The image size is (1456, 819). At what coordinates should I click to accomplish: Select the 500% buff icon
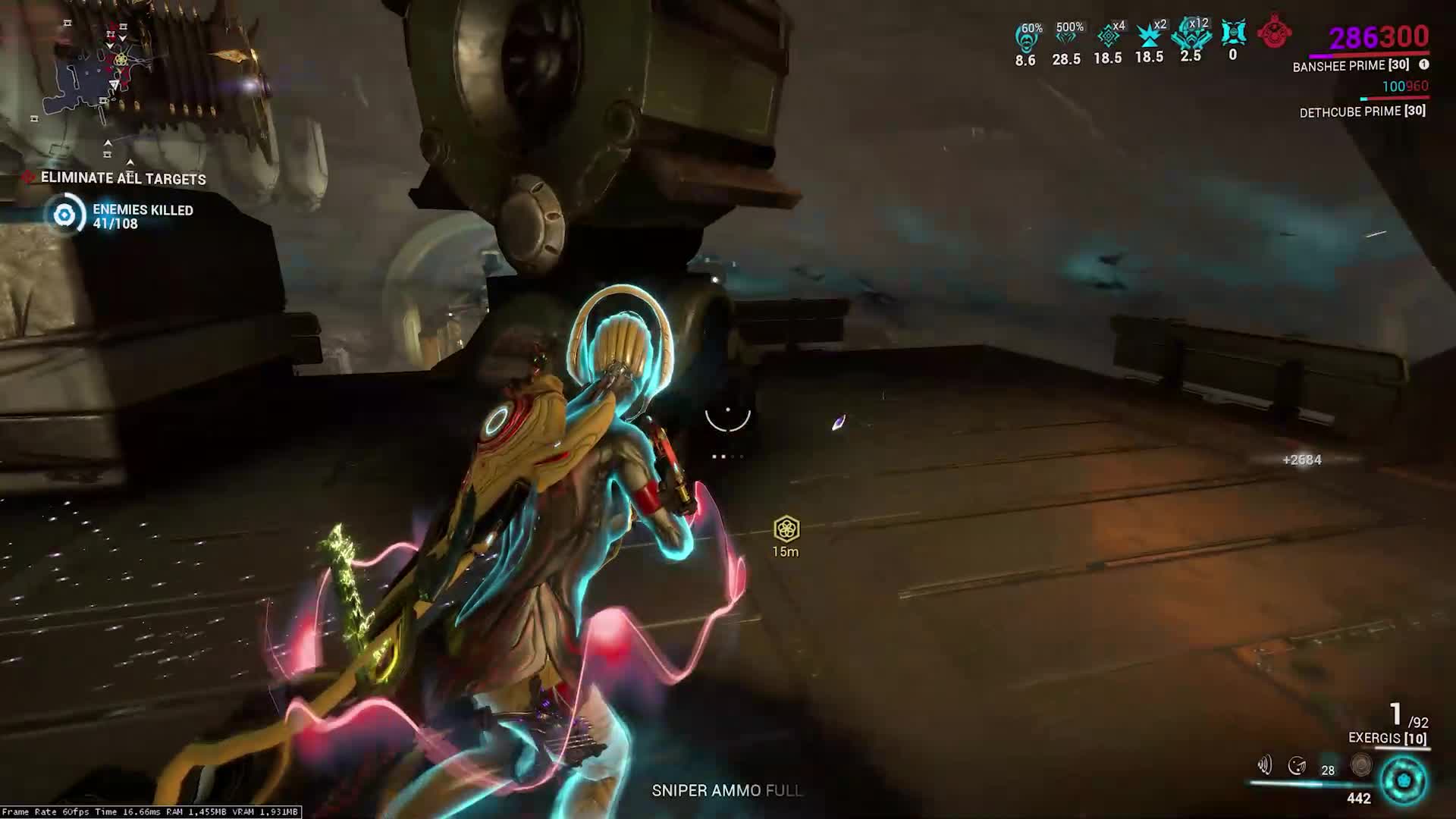1067,36
